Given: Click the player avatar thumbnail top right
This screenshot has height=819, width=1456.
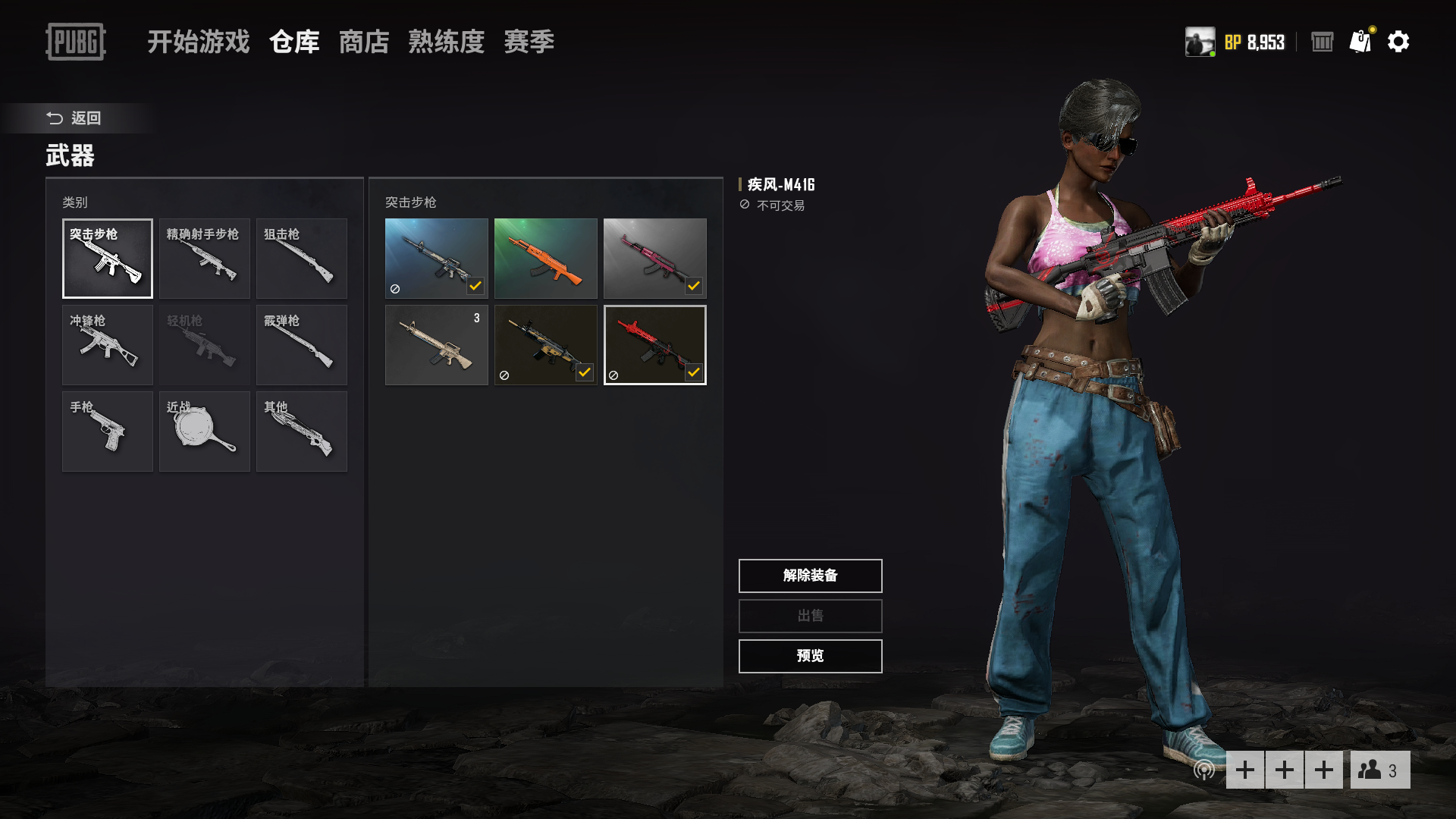Looking at the screenshot, I should (x=1200, y=42).
